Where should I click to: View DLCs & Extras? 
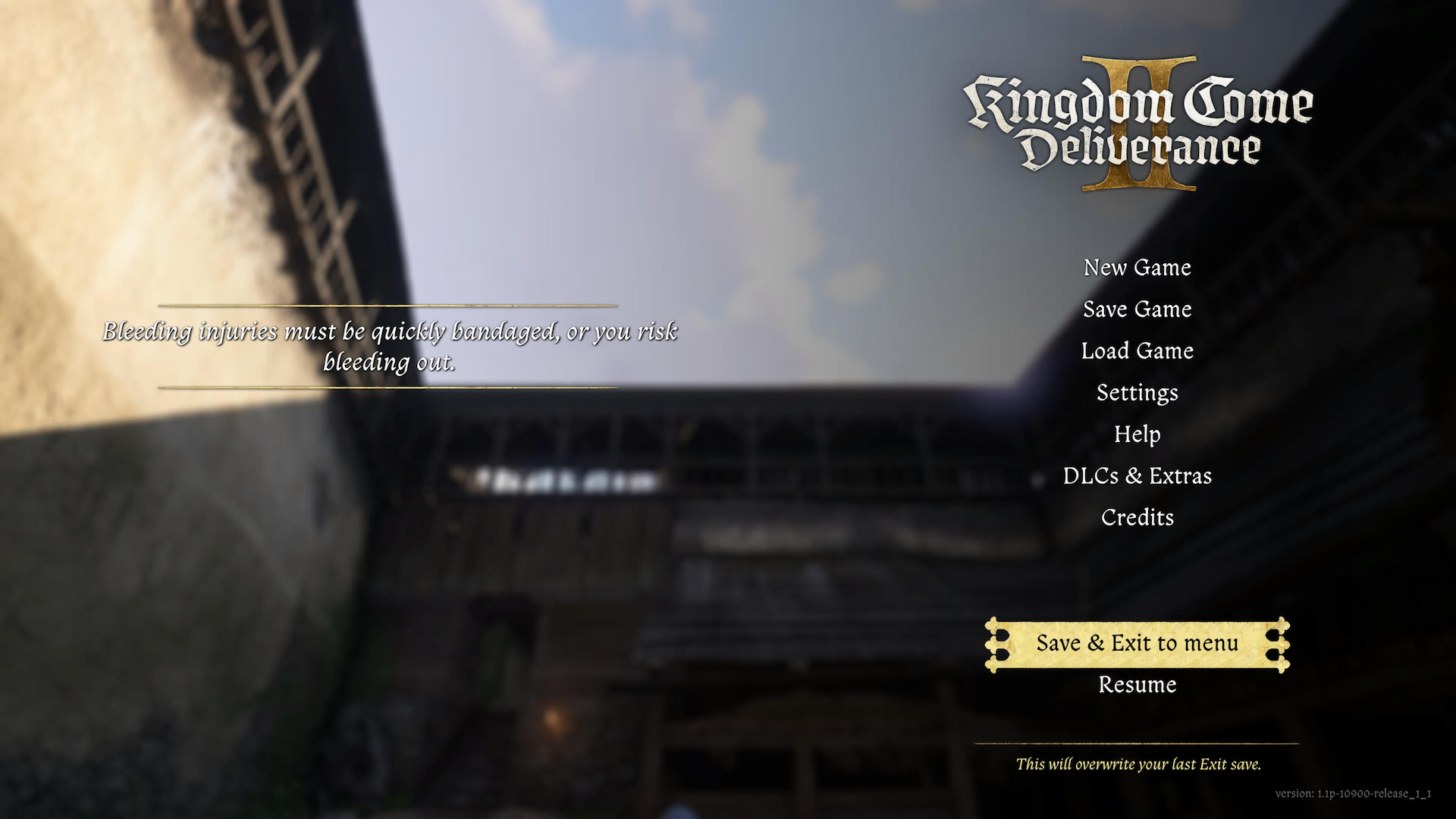pos(1137,475)
